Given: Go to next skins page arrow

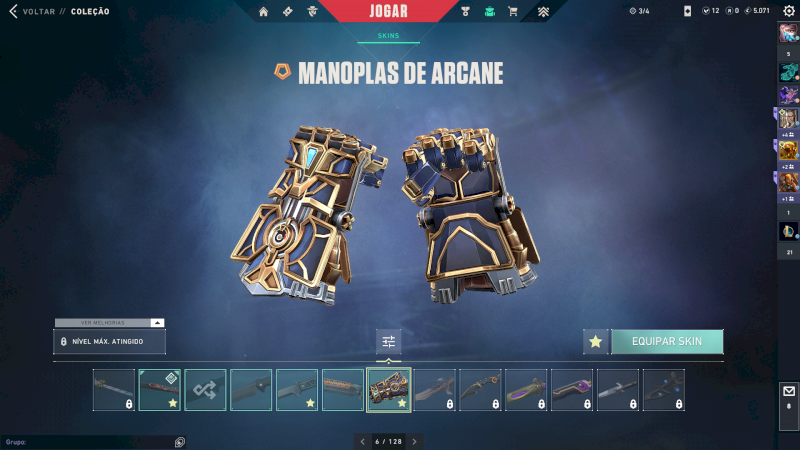Looking at the screenshot, I should (x=414, y=441).
